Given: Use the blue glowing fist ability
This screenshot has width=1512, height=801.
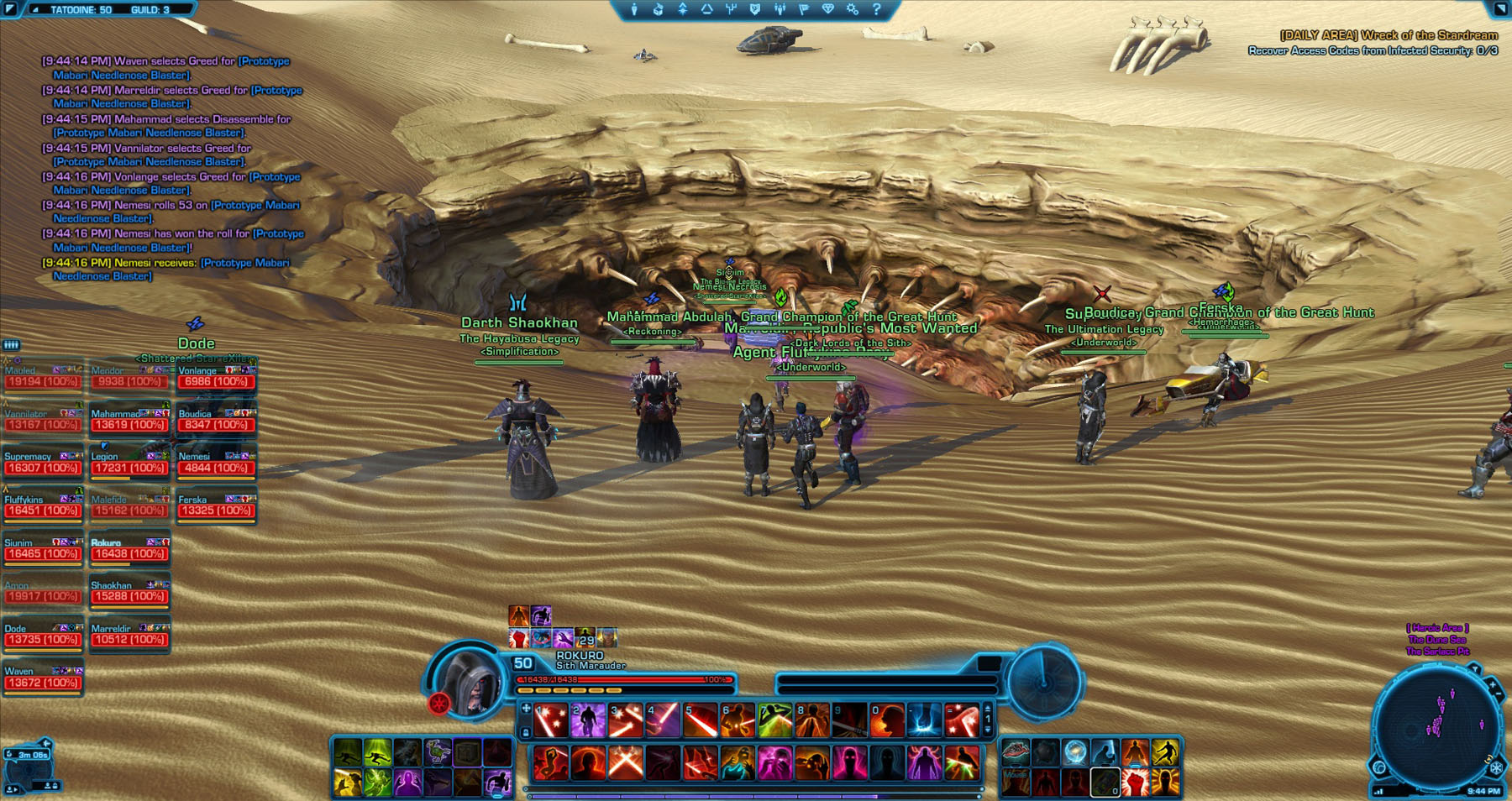Looking at the screenshot, I should click(x=924, y=721).
